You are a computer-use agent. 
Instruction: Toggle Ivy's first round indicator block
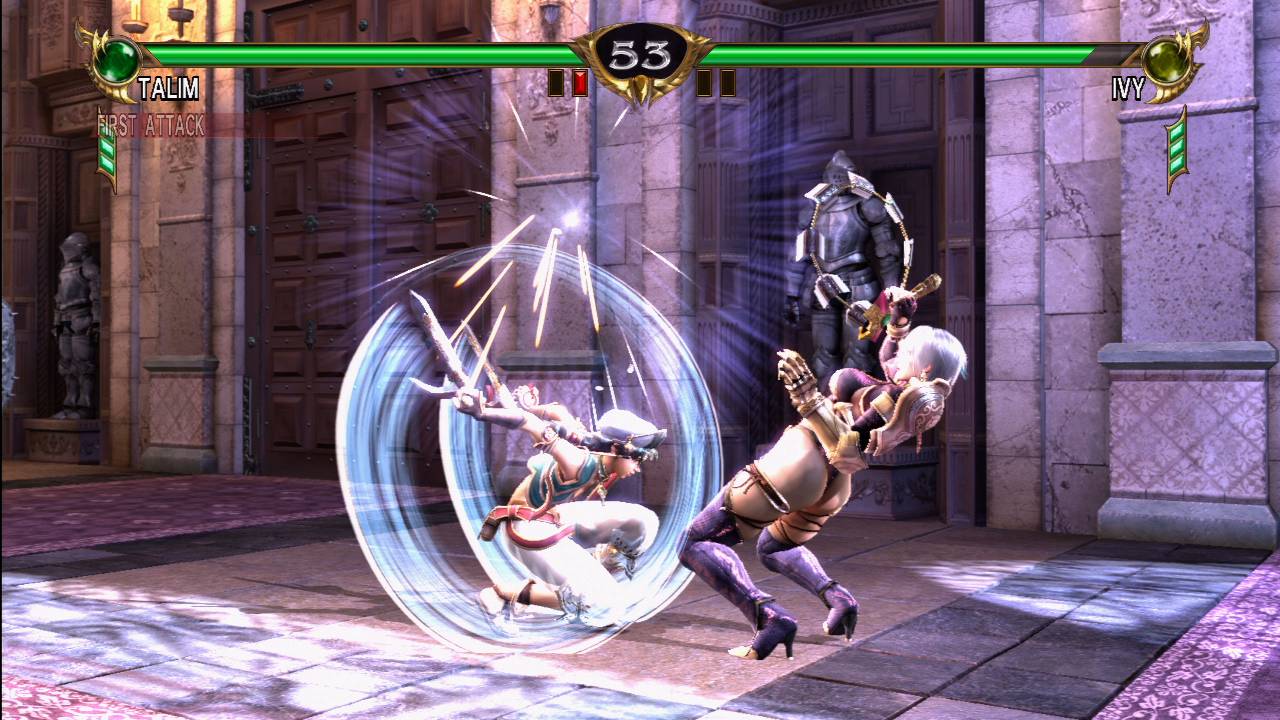click(704, 83)
